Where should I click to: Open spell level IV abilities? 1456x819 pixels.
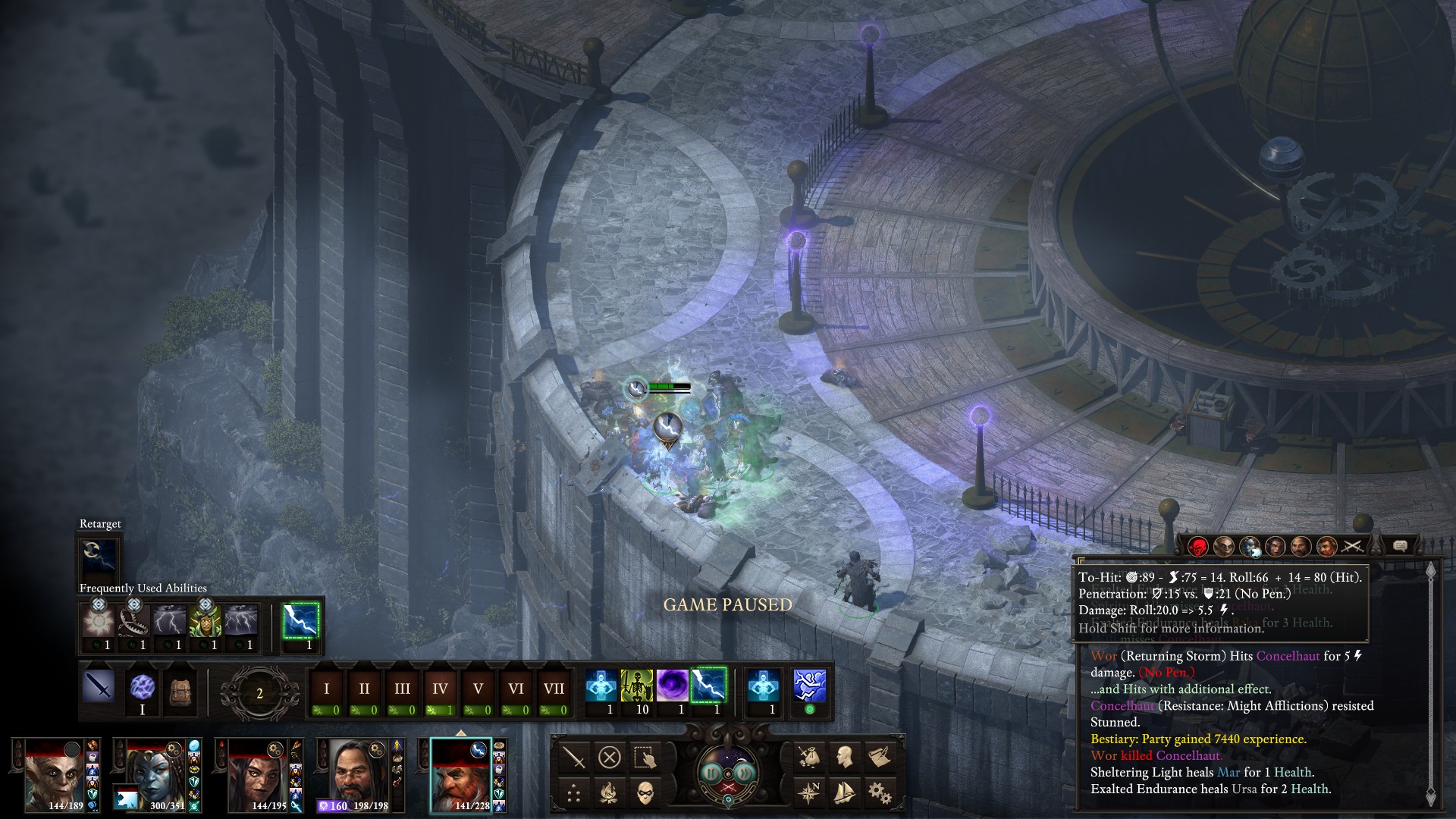pos(440,689)
